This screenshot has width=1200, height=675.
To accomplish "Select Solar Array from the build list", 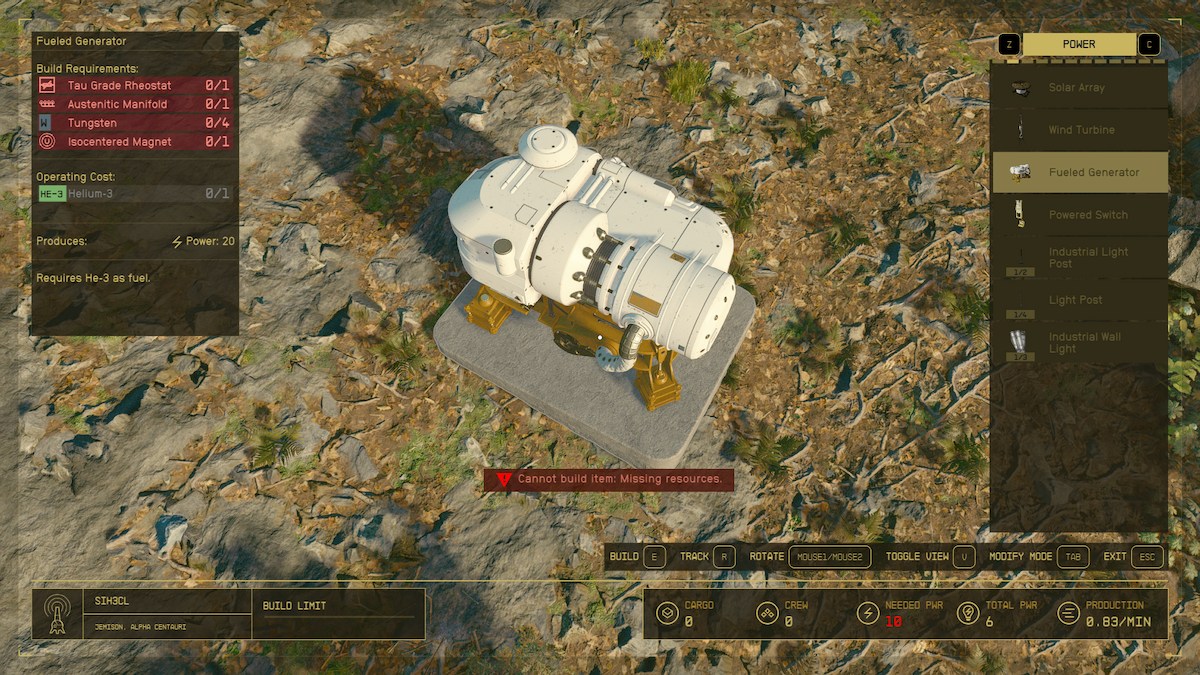I will (1080, 88).
